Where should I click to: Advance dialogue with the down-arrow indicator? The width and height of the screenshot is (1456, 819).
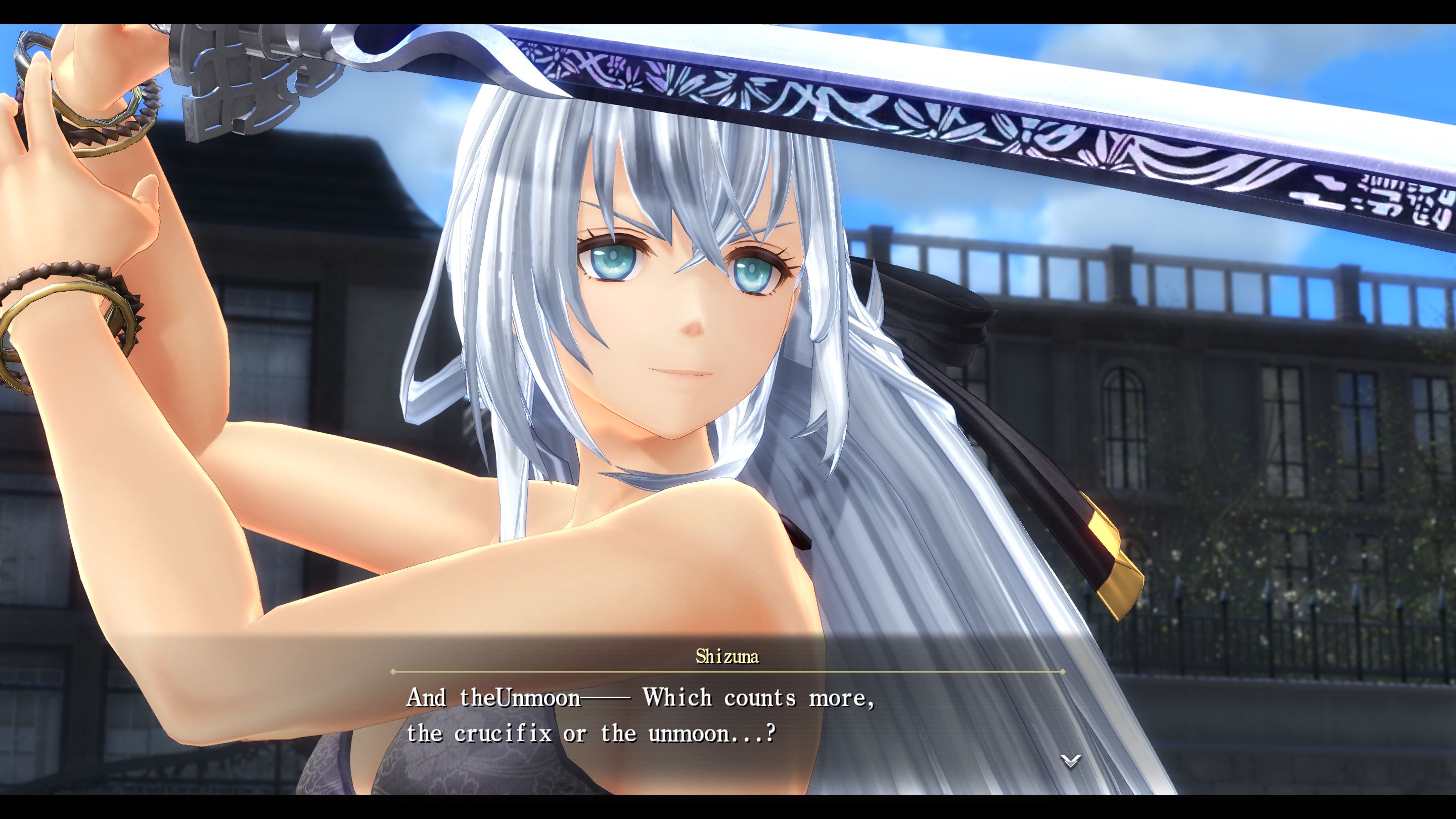click(x=1070, y=761)
